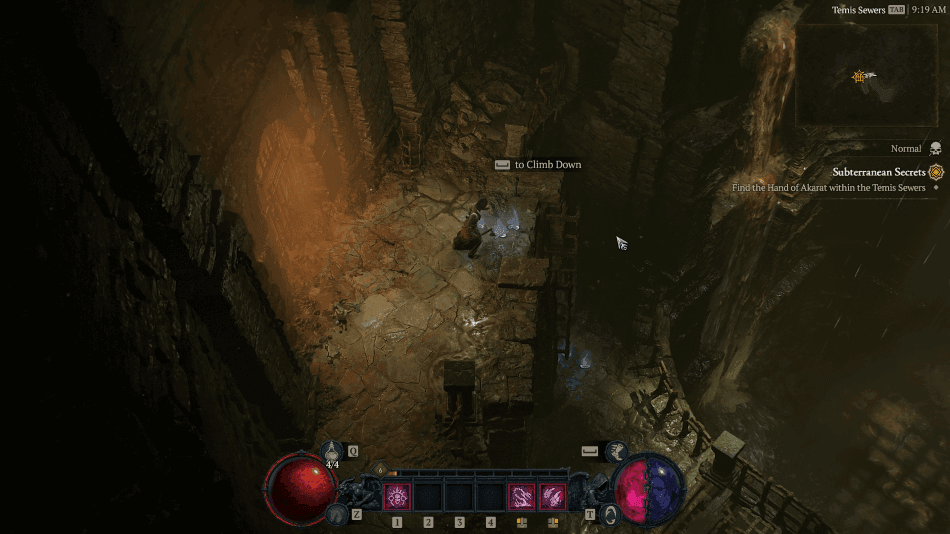The width and height of the screenshot is (950, 534).
Task: Click the horse mount icon
Action: click(x=337, y=514)
